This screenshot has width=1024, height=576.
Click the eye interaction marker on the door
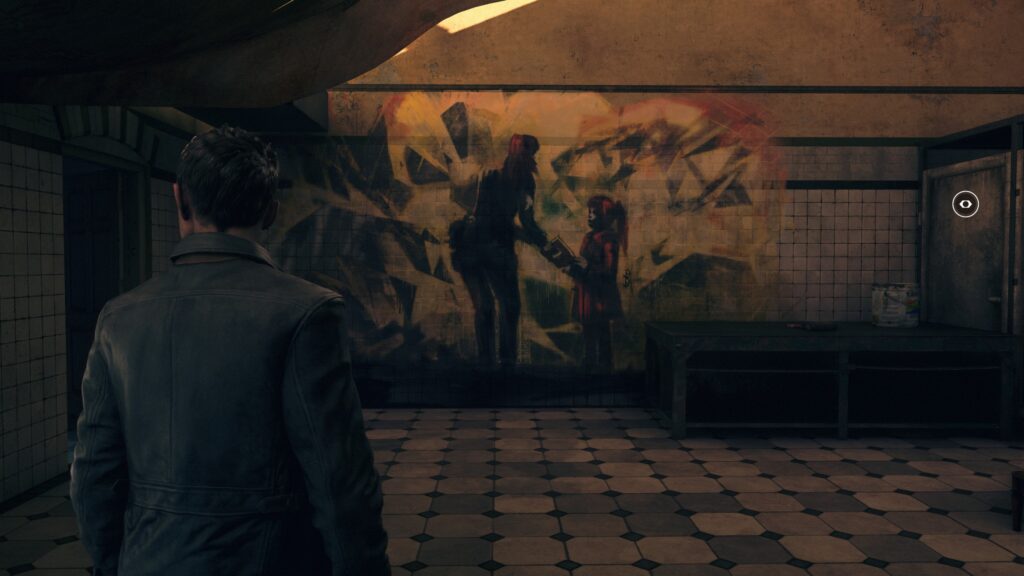coord(965,204)
